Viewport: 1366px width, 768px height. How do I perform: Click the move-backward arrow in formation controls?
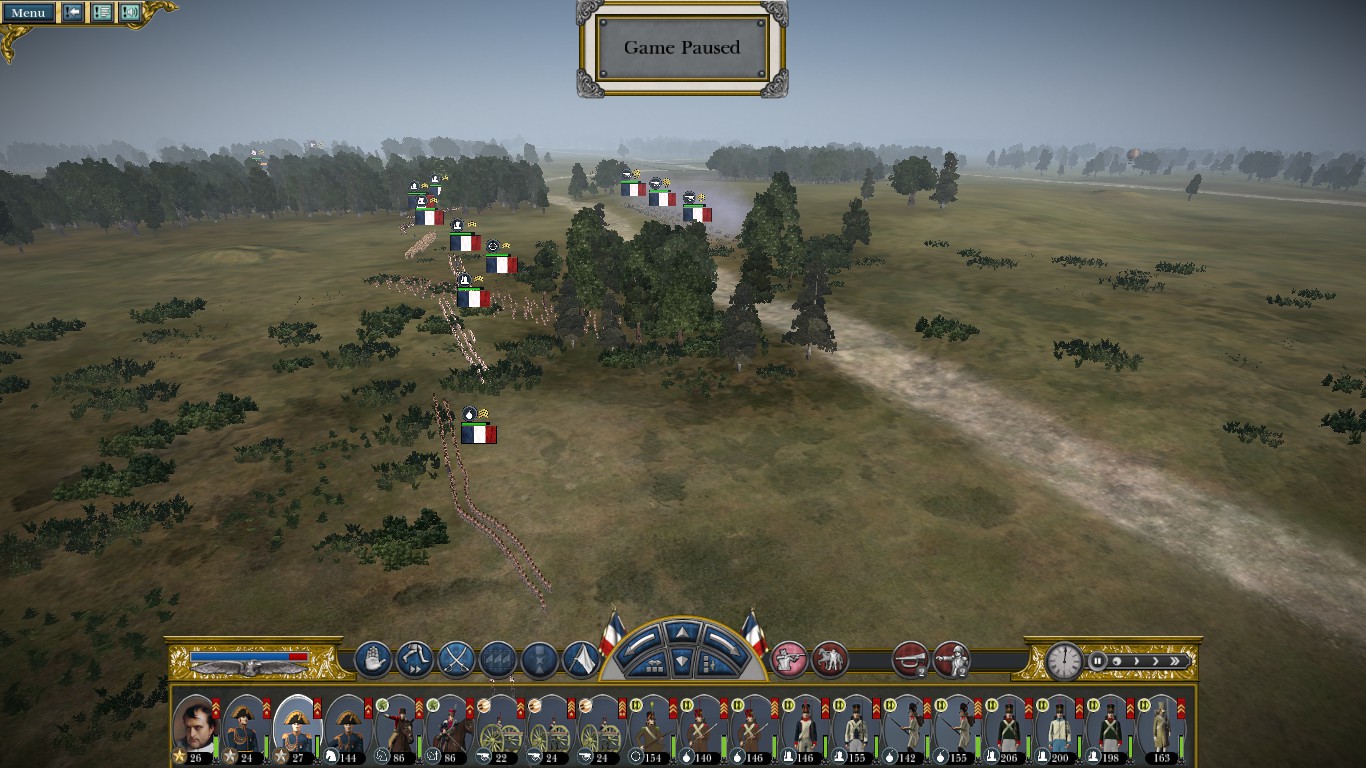click(x=683, y=661)
